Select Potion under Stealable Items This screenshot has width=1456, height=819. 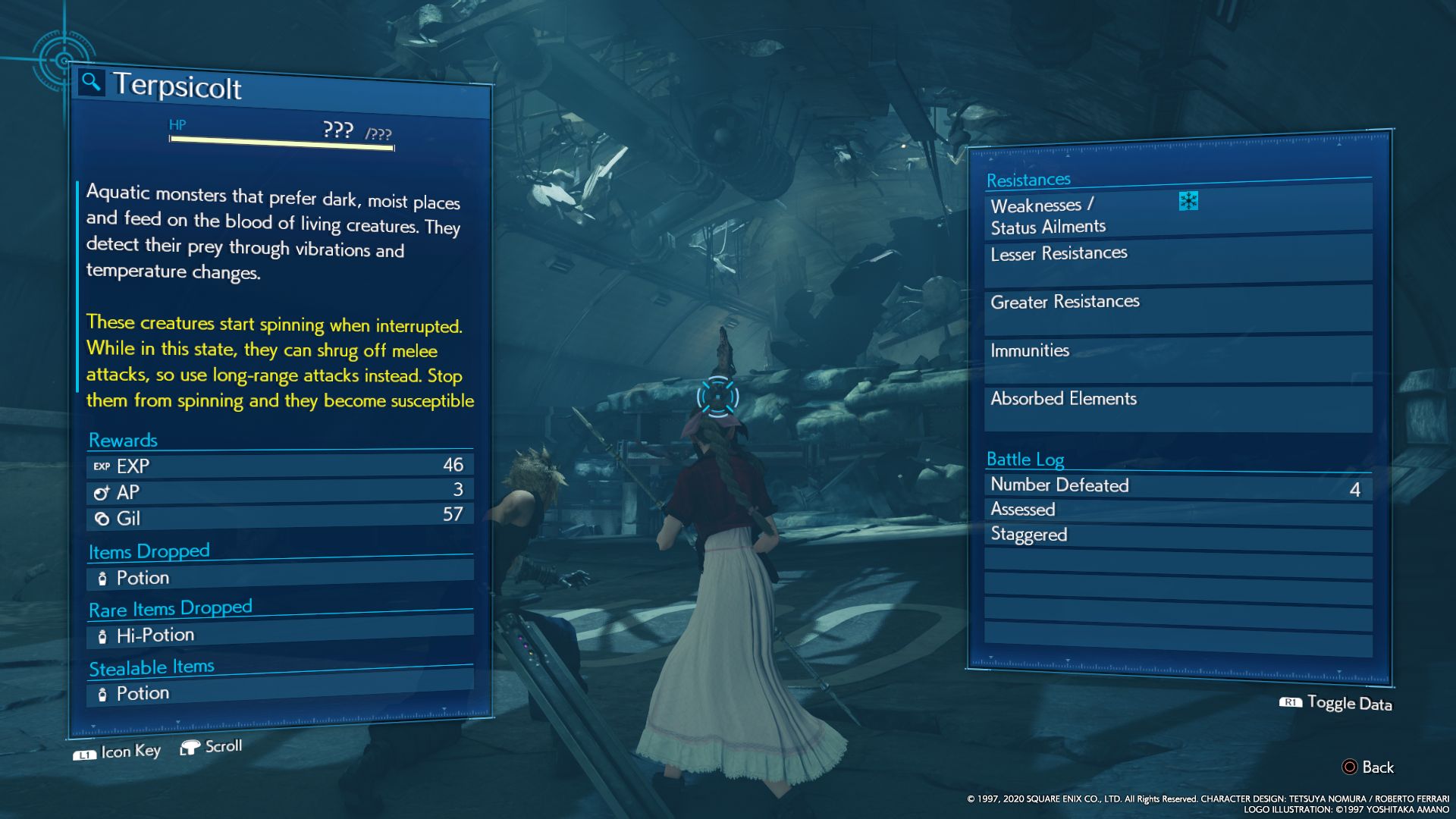(x=280, y=692)
